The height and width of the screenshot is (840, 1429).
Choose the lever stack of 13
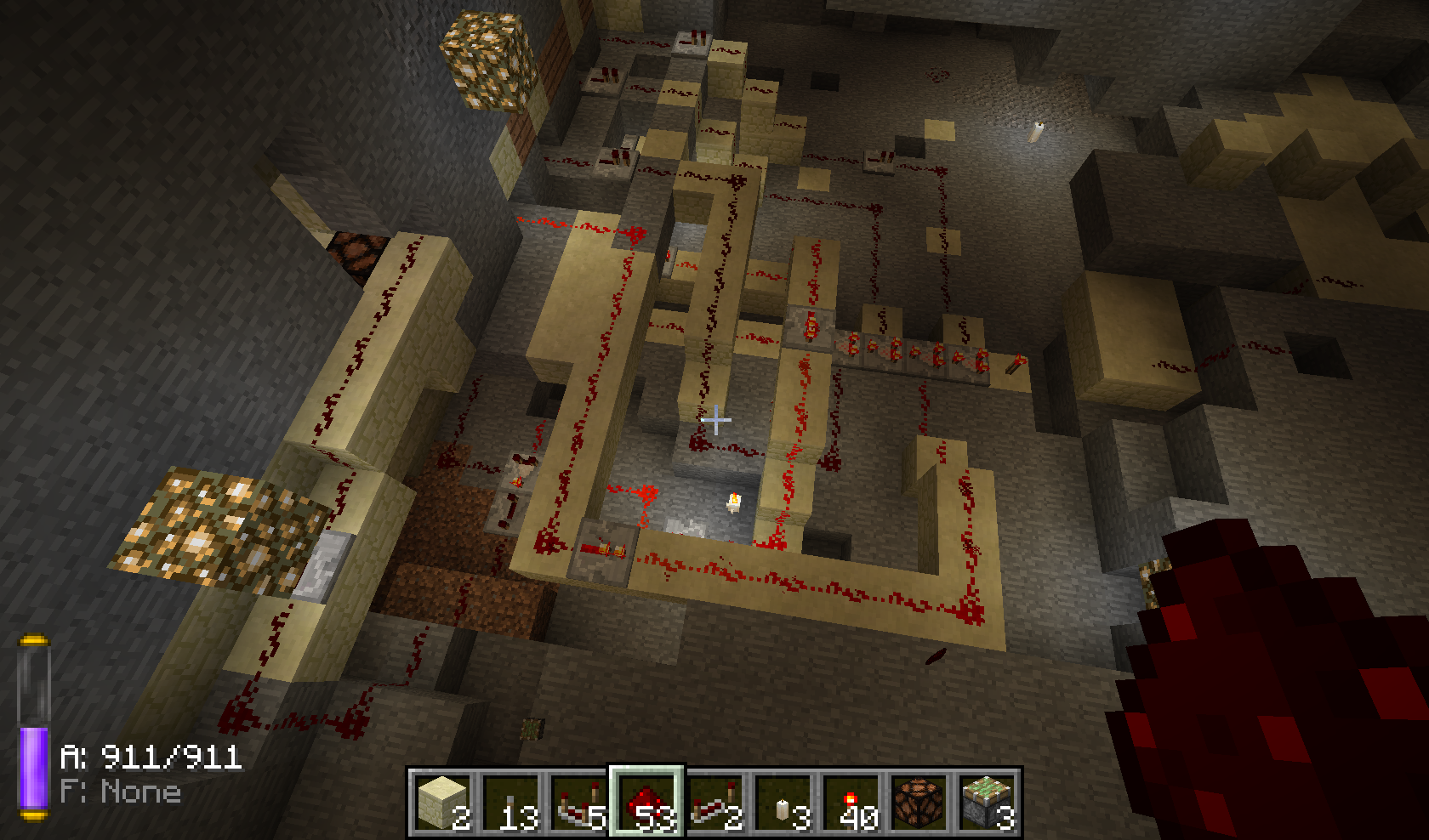point(510,803)
